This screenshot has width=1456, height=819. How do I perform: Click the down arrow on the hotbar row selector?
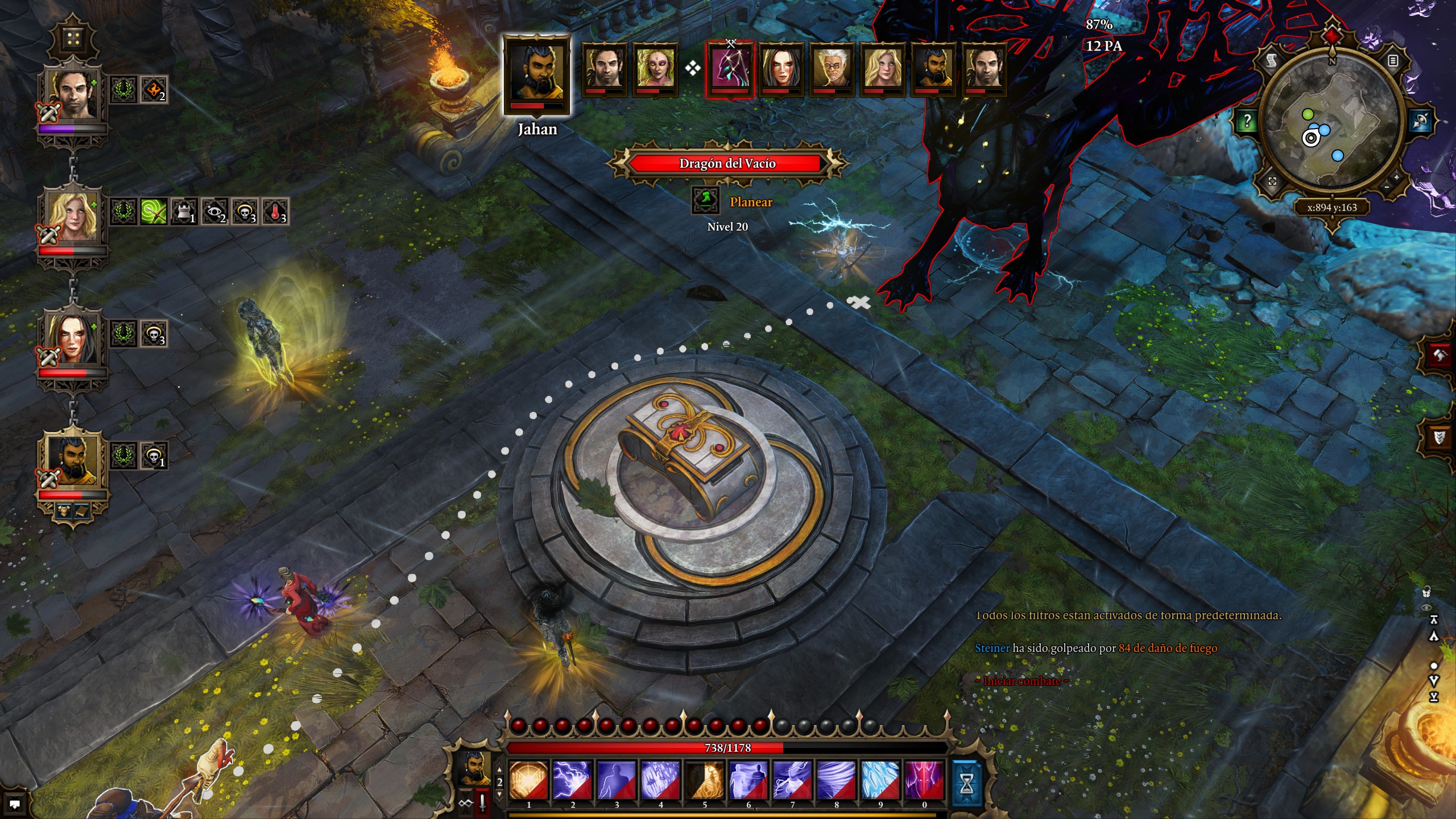point(499,794)
